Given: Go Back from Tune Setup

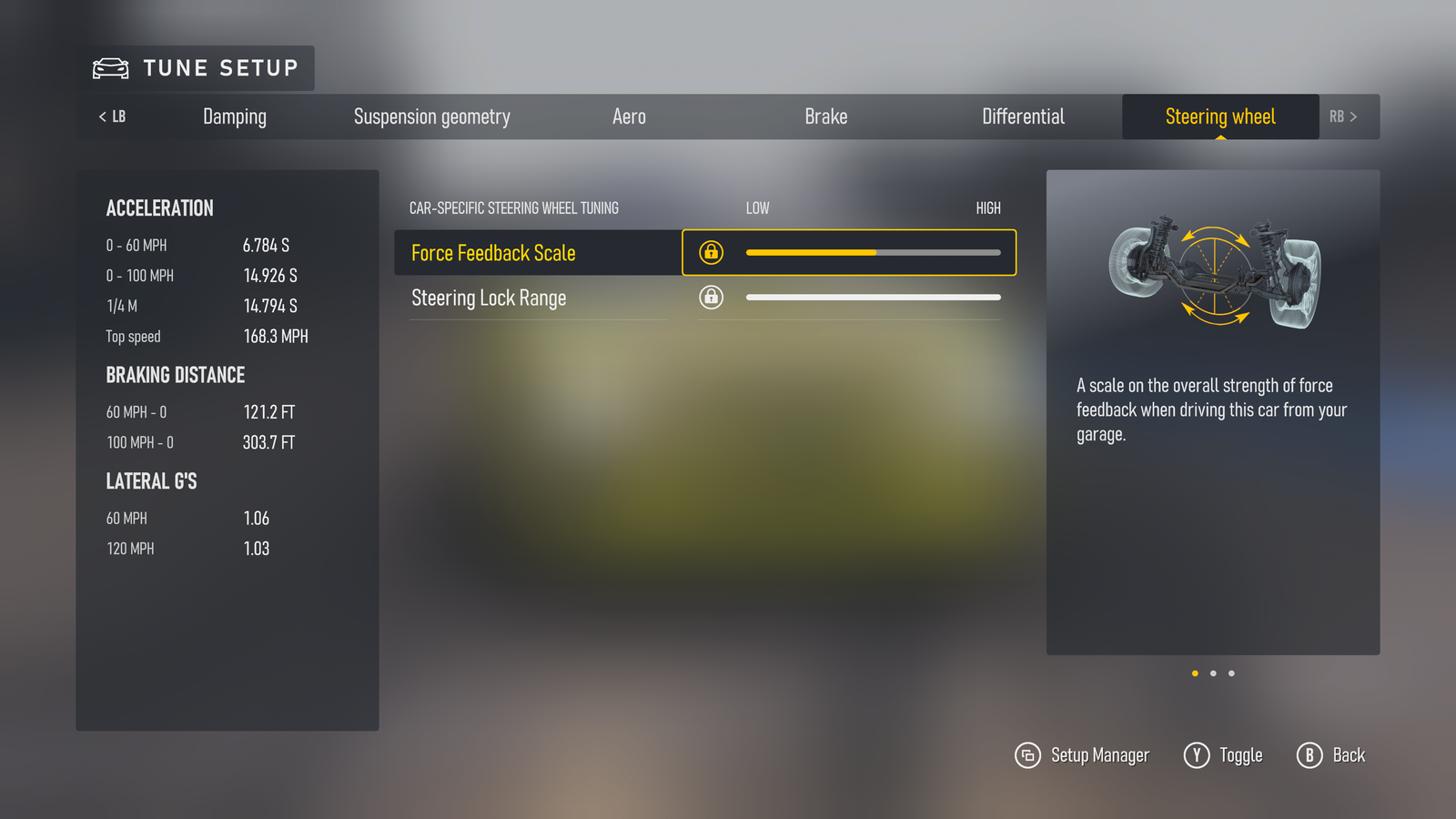Looking at the screenshot, I should (x=1330, y=755).
